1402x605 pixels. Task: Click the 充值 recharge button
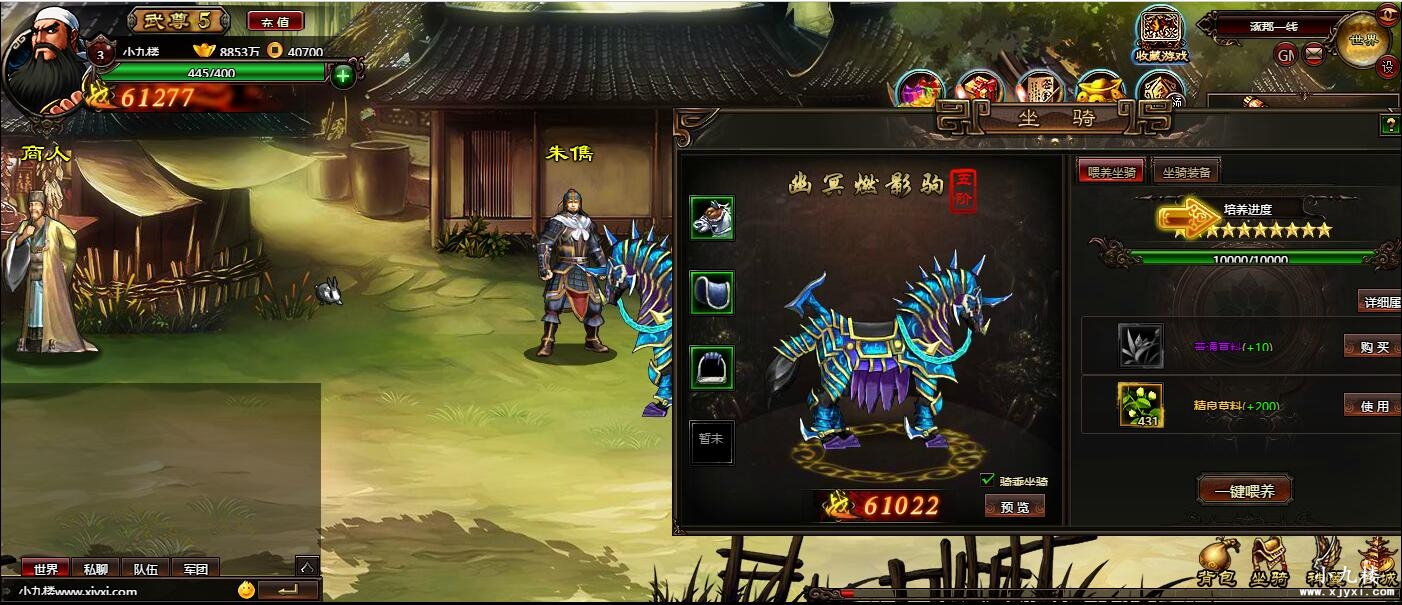275,21
